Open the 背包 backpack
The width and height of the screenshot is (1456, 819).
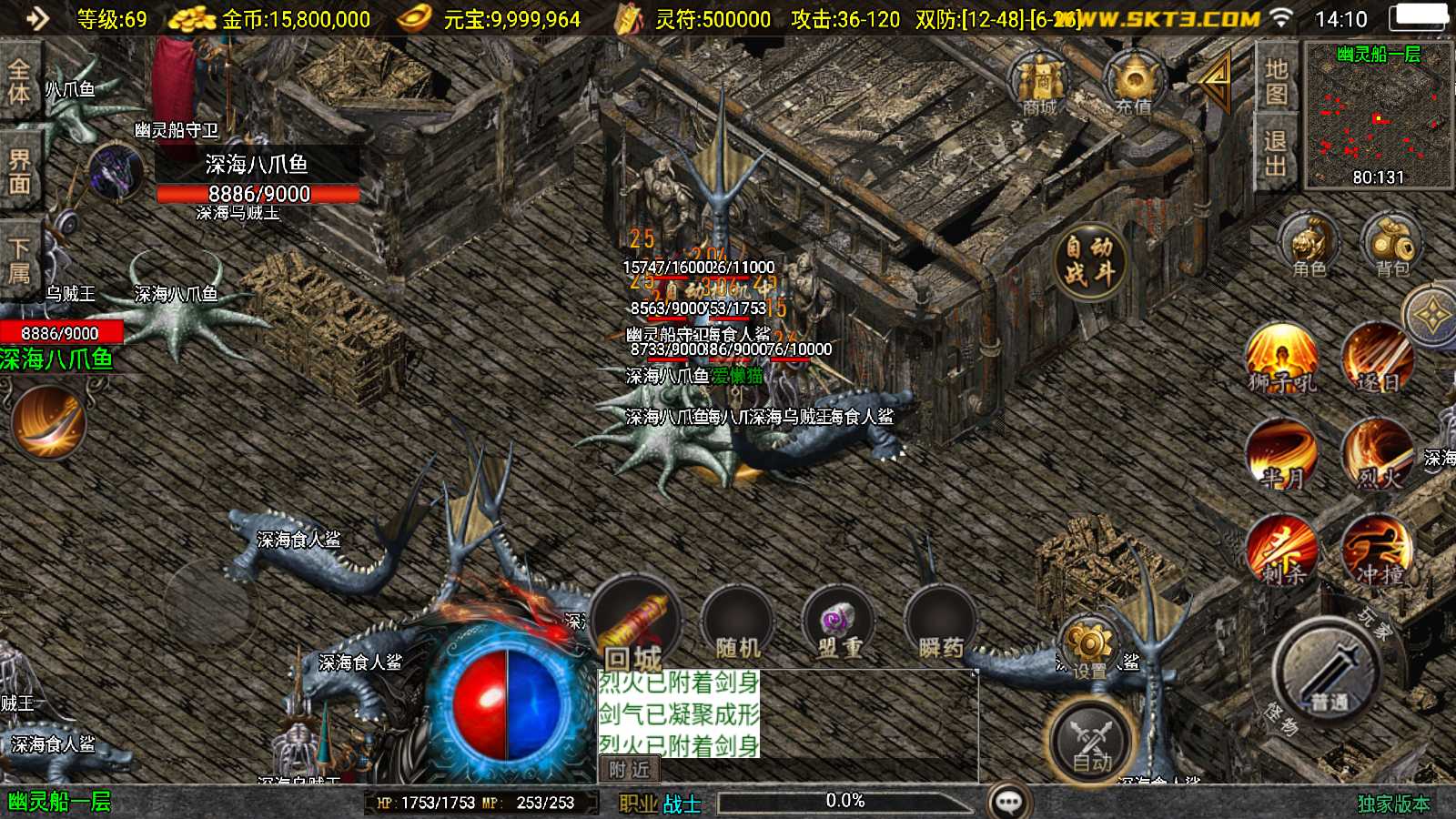1390,241
